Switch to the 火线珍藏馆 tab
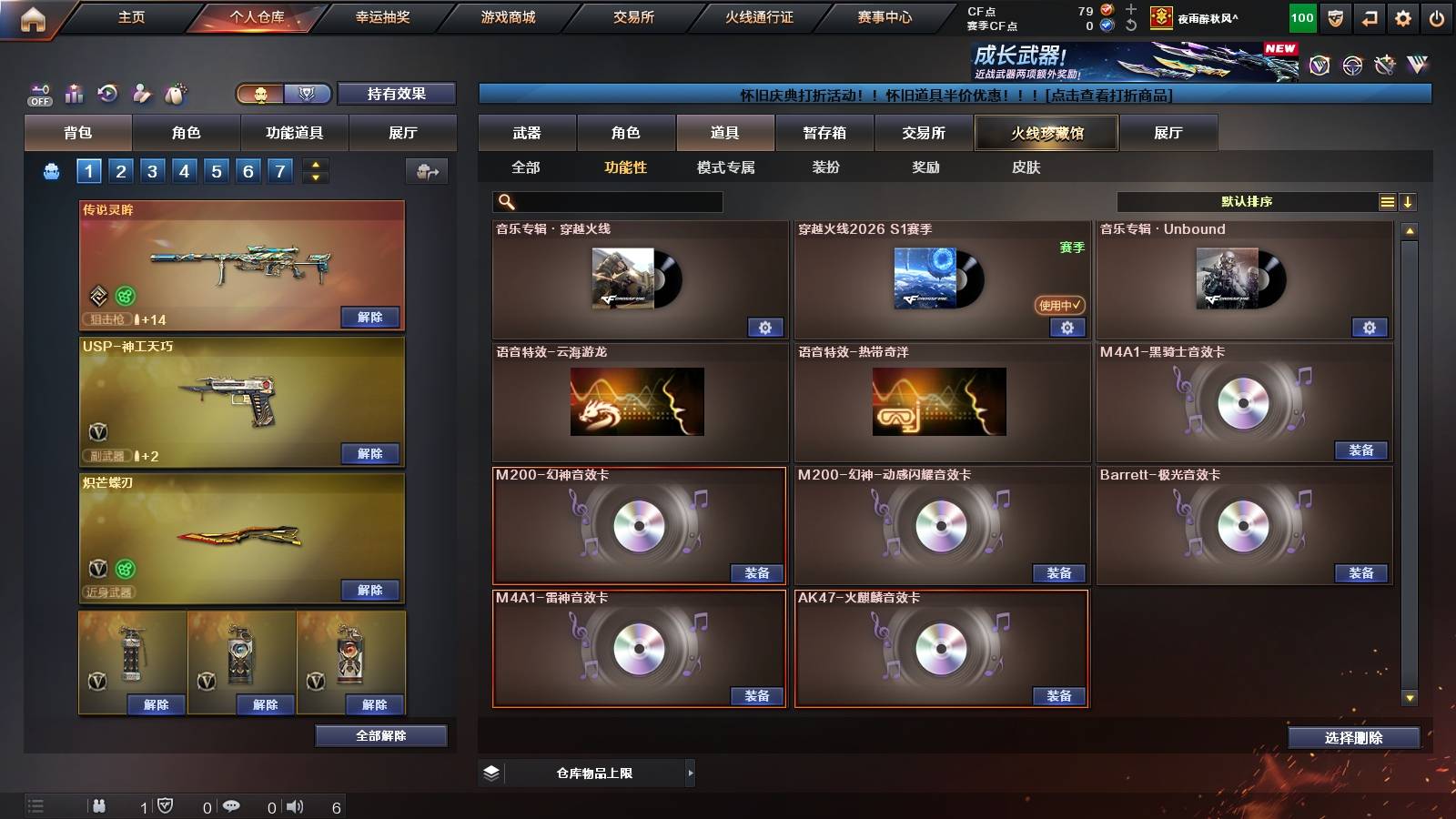Image resolution: width=1456 pixels, height=819 pixels. pos(1045,133)
